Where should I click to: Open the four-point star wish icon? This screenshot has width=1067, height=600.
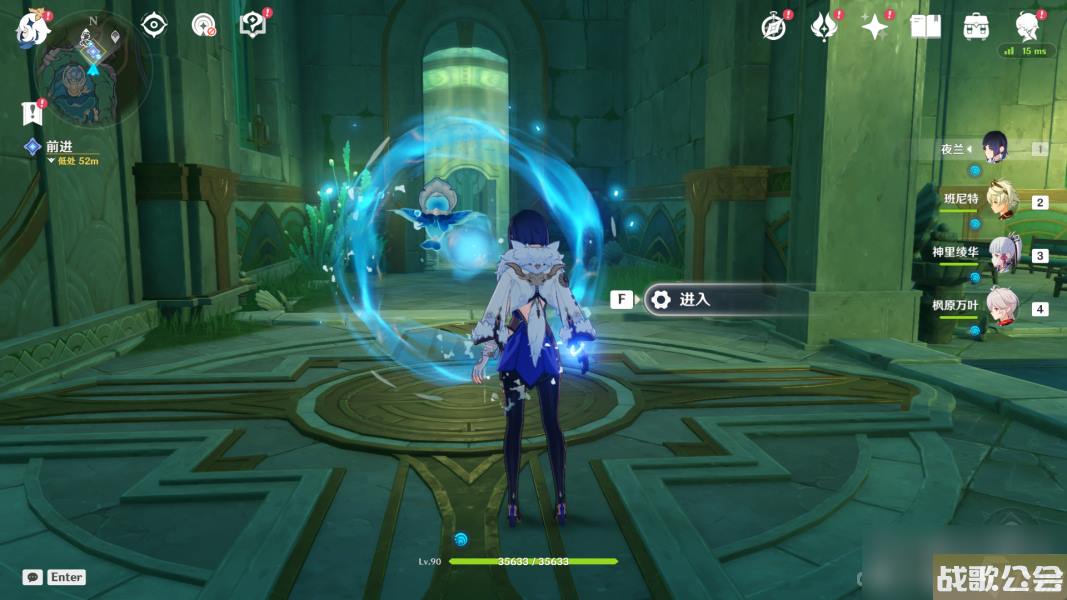tap(874, 27)
